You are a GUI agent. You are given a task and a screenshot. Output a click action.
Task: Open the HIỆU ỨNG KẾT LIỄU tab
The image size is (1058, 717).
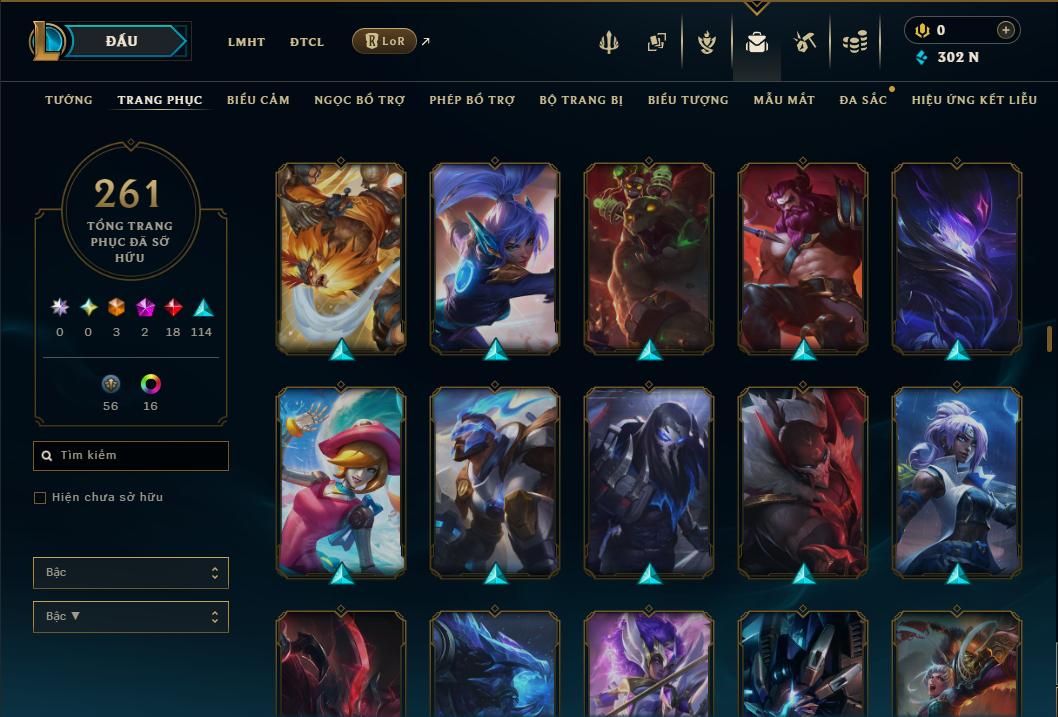click(x=974, y=100)
